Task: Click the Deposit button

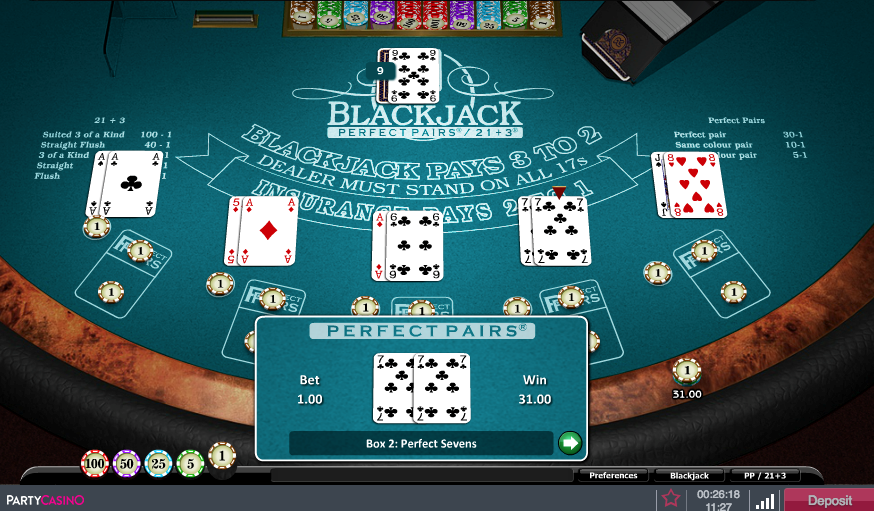Action: (829, 500)
